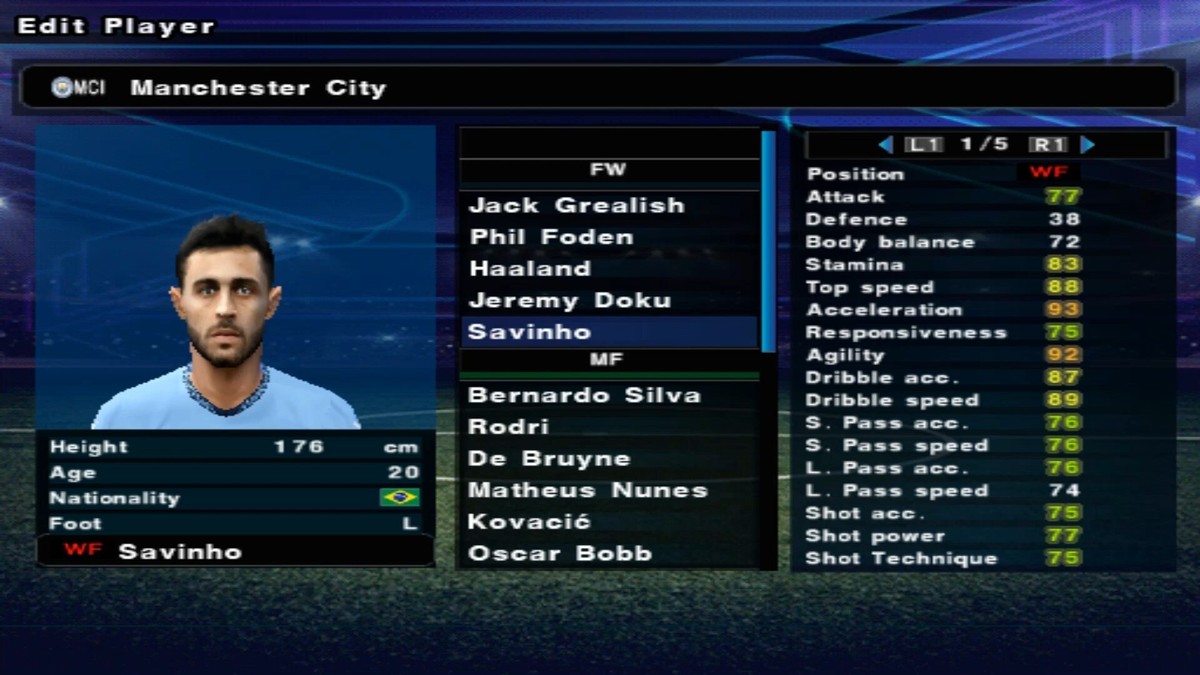Choose Phil Foden in the FW list

click(x=551, y=238)
